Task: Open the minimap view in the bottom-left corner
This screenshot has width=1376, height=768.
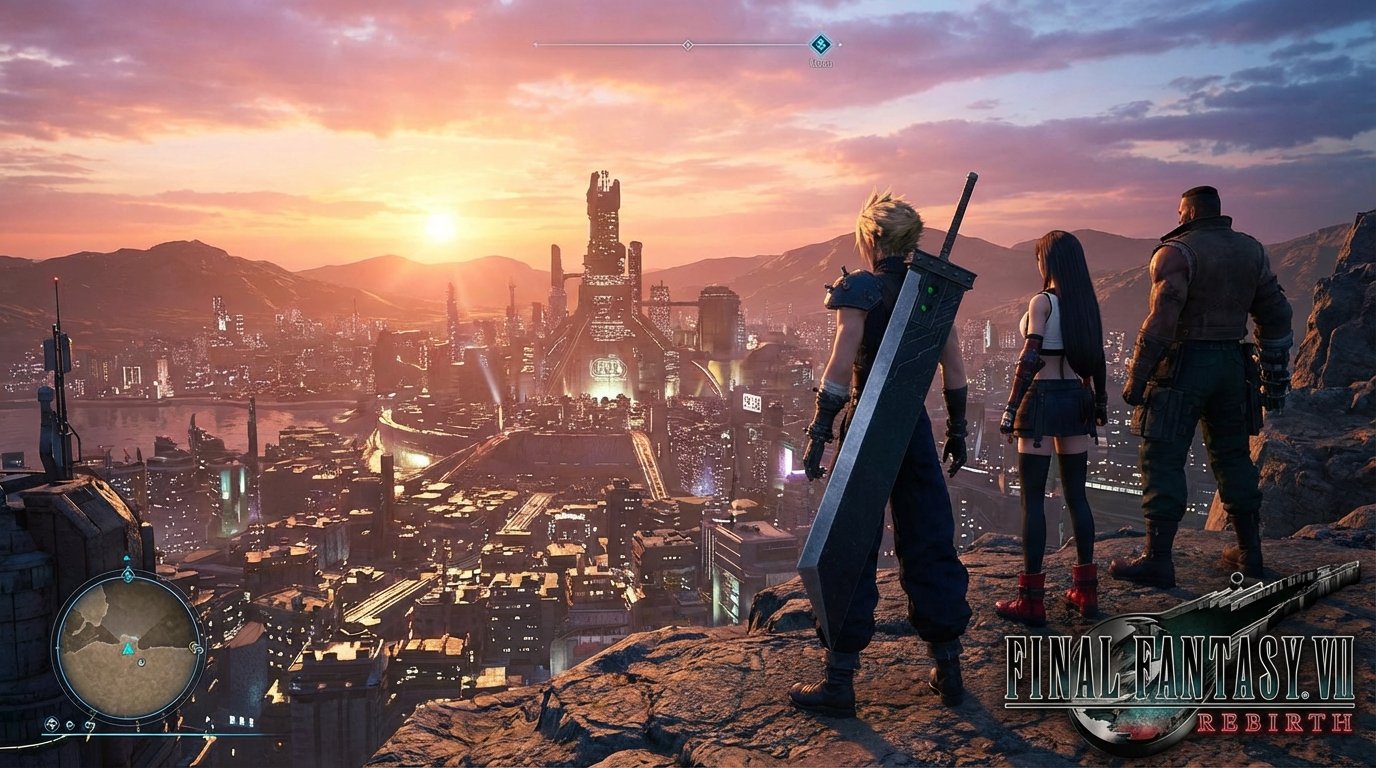Action: pyautogui.click(x=127, y=646)
